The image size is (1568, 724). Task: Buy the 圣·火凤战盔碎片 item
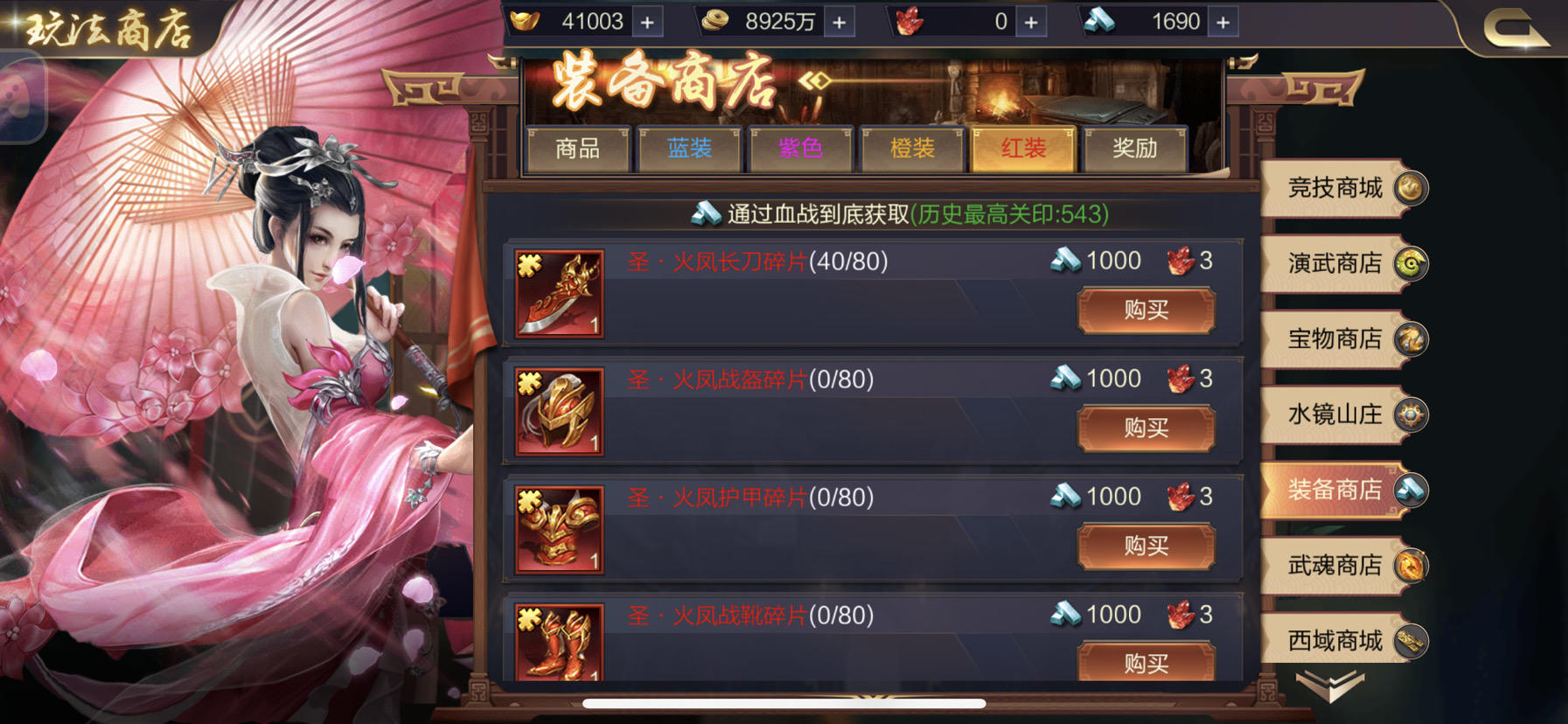[x=1146, y=428]
